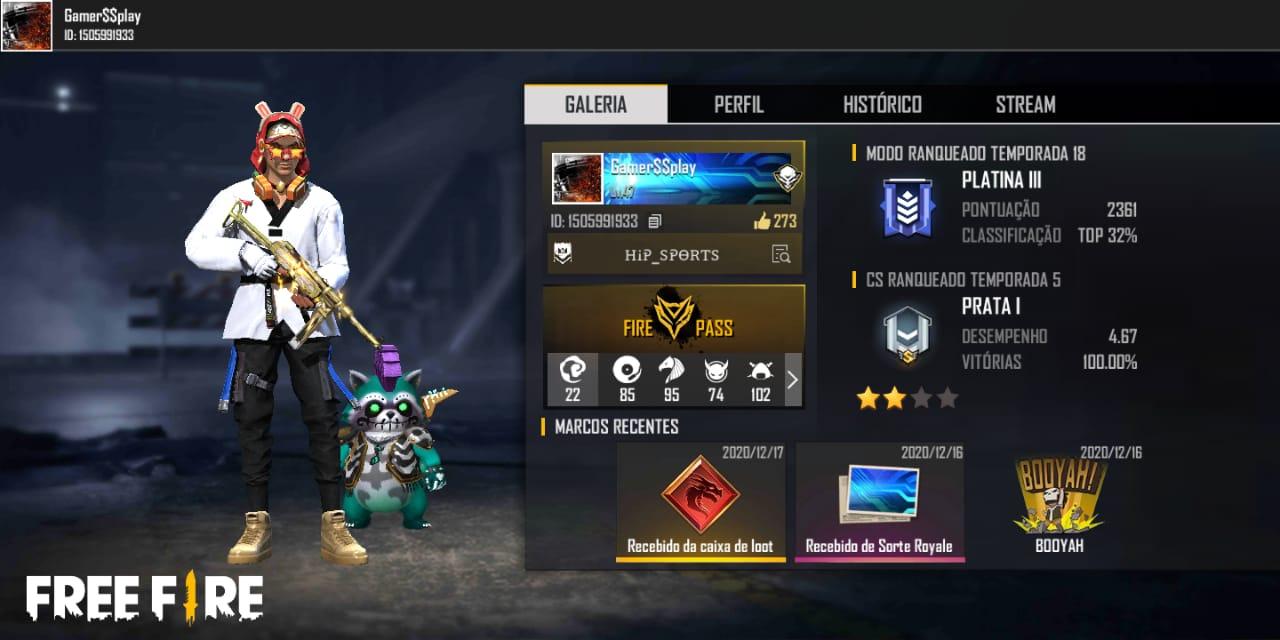1280x640 pixels.
Task: Open the Platina III rank badge
Action: click(x=907, y=208)
